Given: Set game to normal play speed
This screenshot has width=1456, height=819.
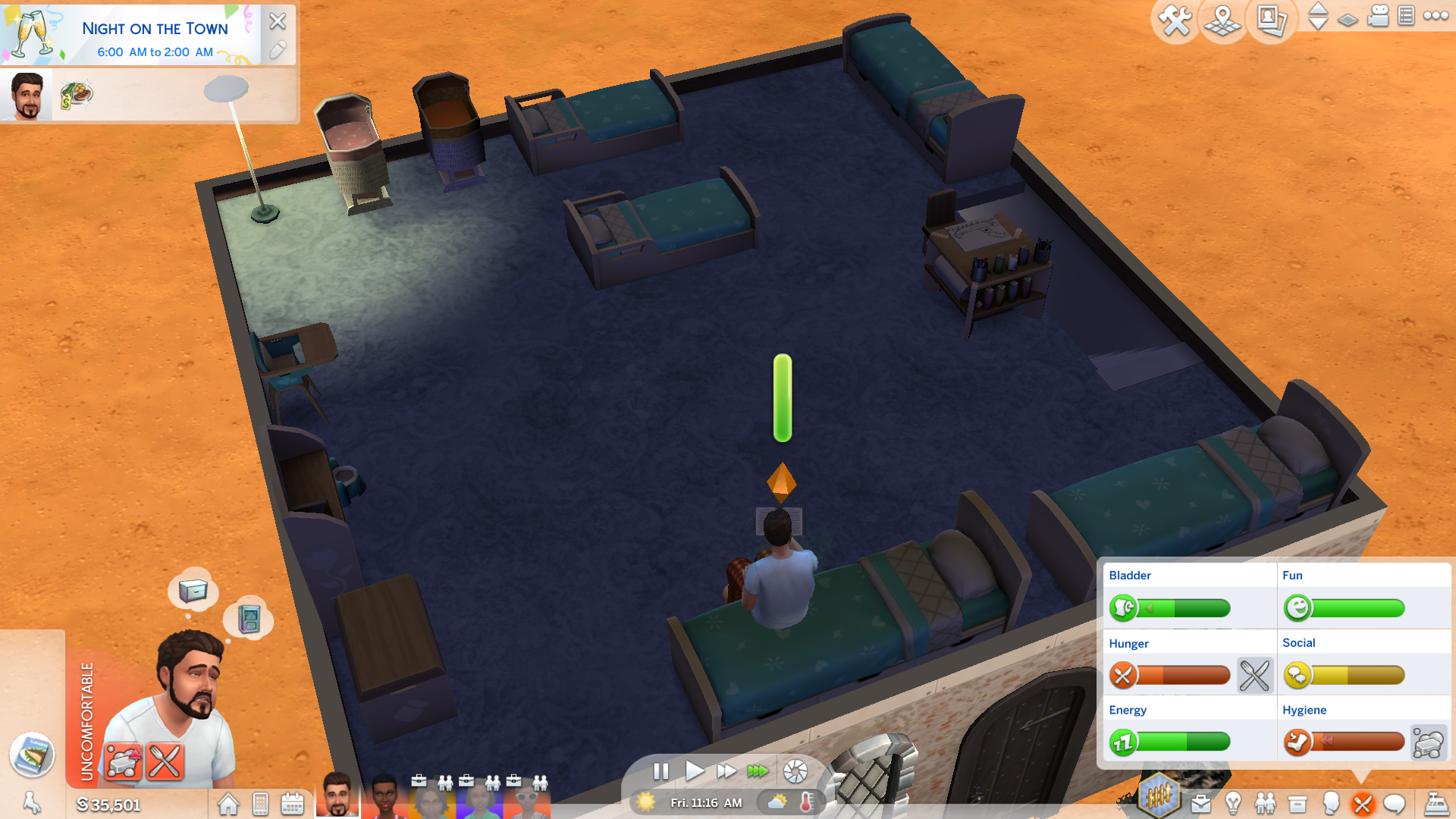Looking at the screenshot, I should click(x=694, y=771).
